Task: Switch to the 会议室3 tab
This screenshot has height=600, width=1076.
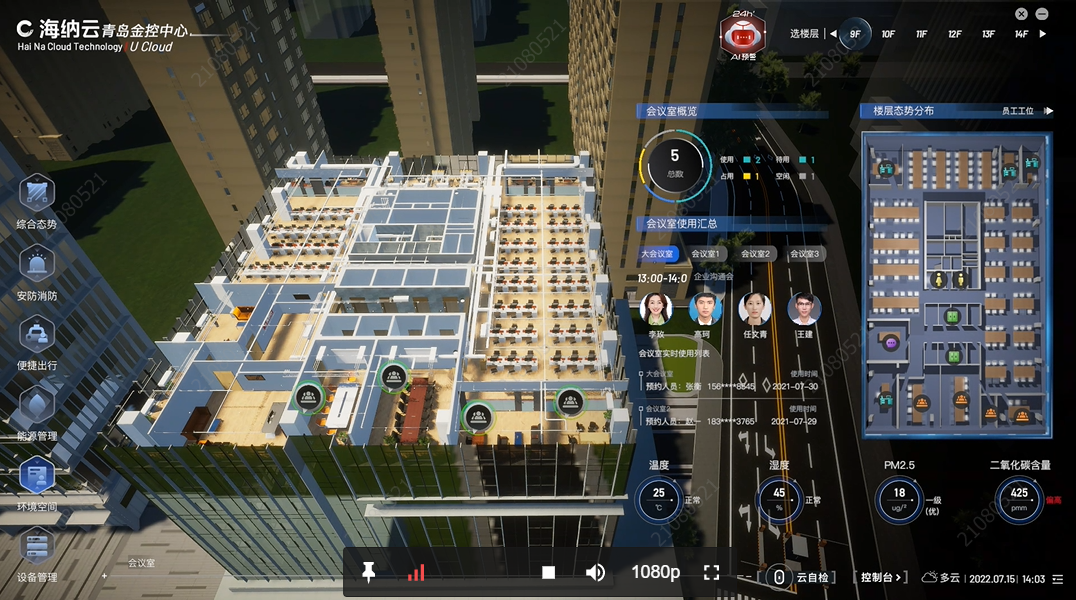Action: (x=804, y=254)
